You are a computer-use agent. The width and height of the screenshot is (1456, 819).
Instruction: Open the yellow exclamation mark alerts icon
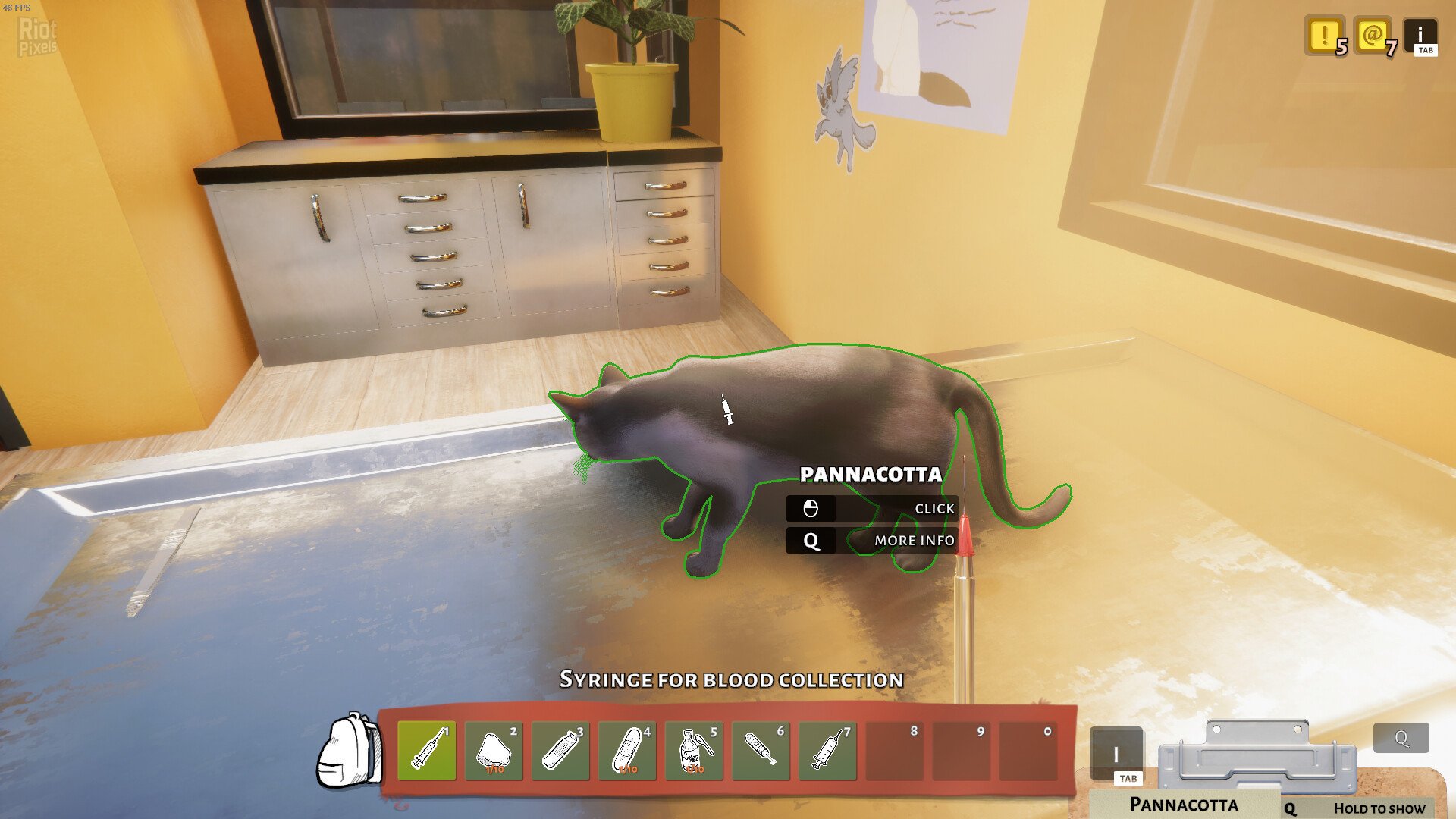pyautogui.click(x=1324, y=35)
